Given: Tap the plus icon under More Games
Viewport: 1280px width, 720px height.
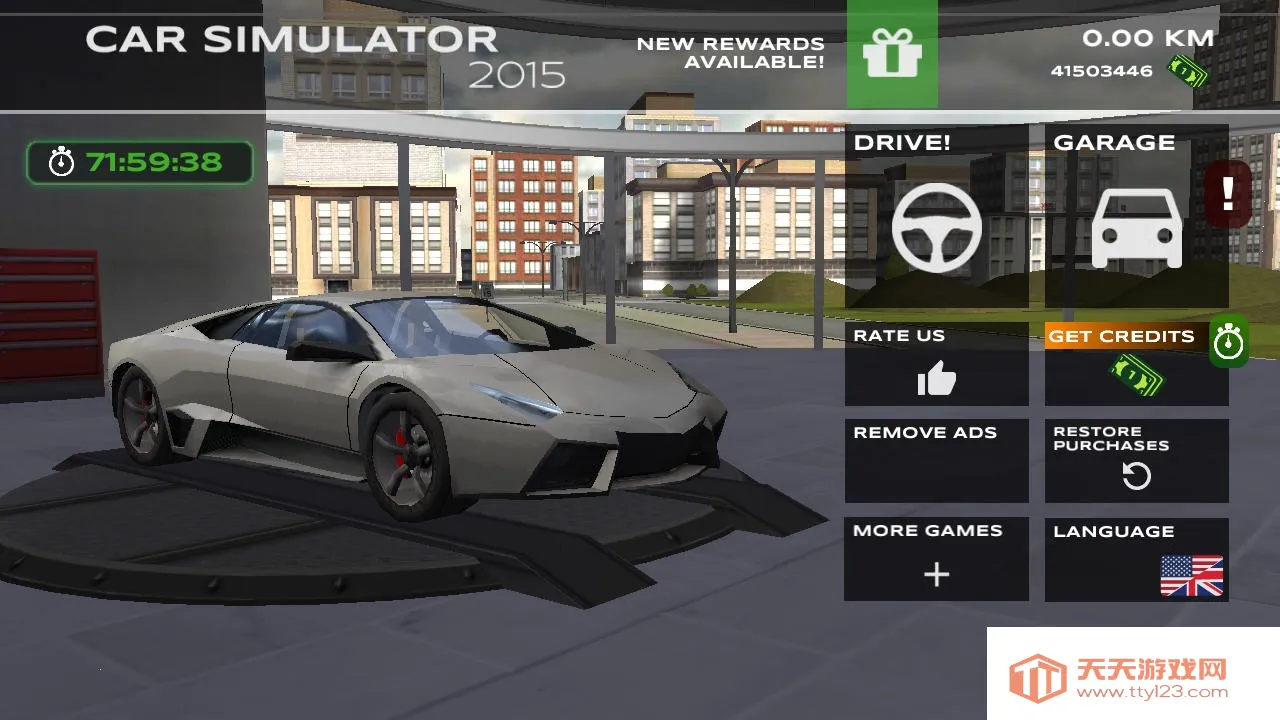Looking at the screenshot, I should pyautogui.click(x=936, y=575).
